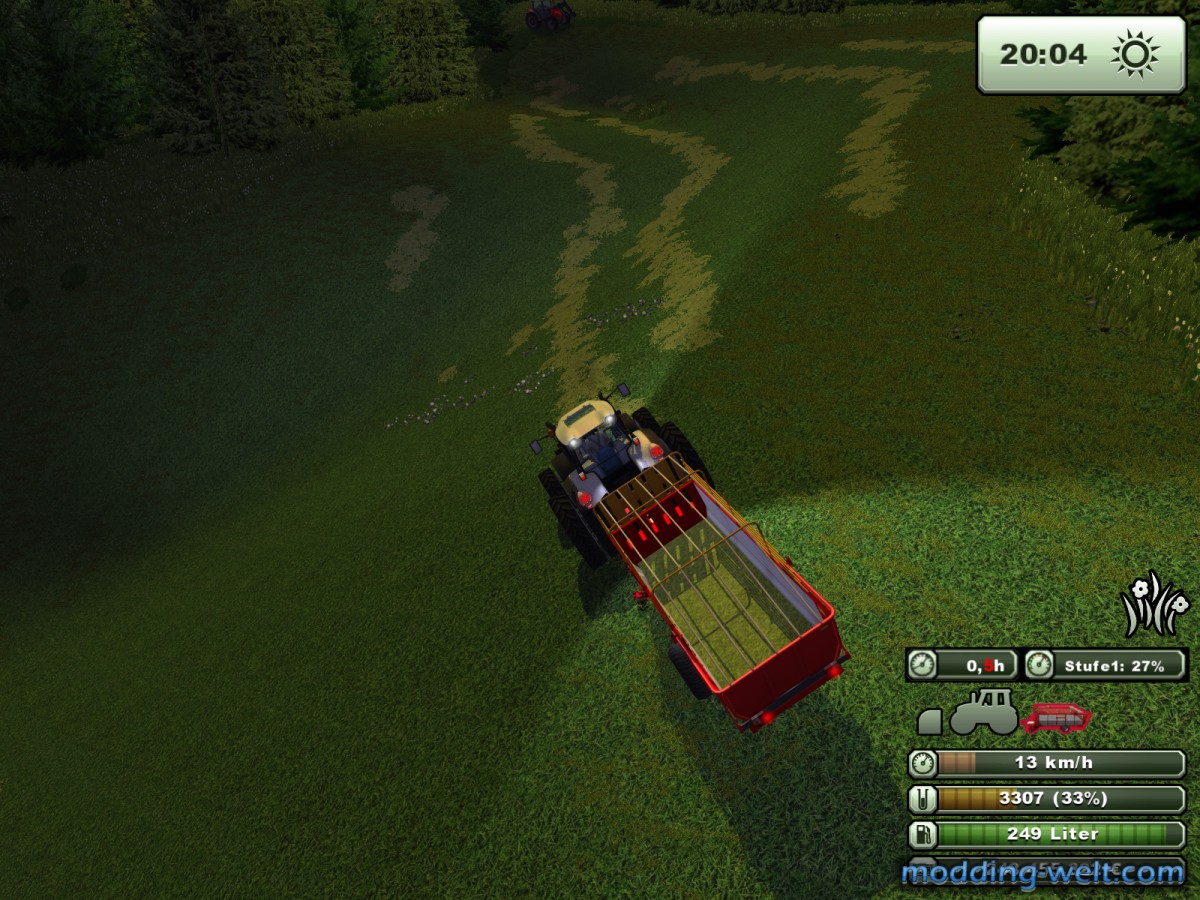
Task: Open the modding-welt.com watermark link
Action: (1042, 873)
